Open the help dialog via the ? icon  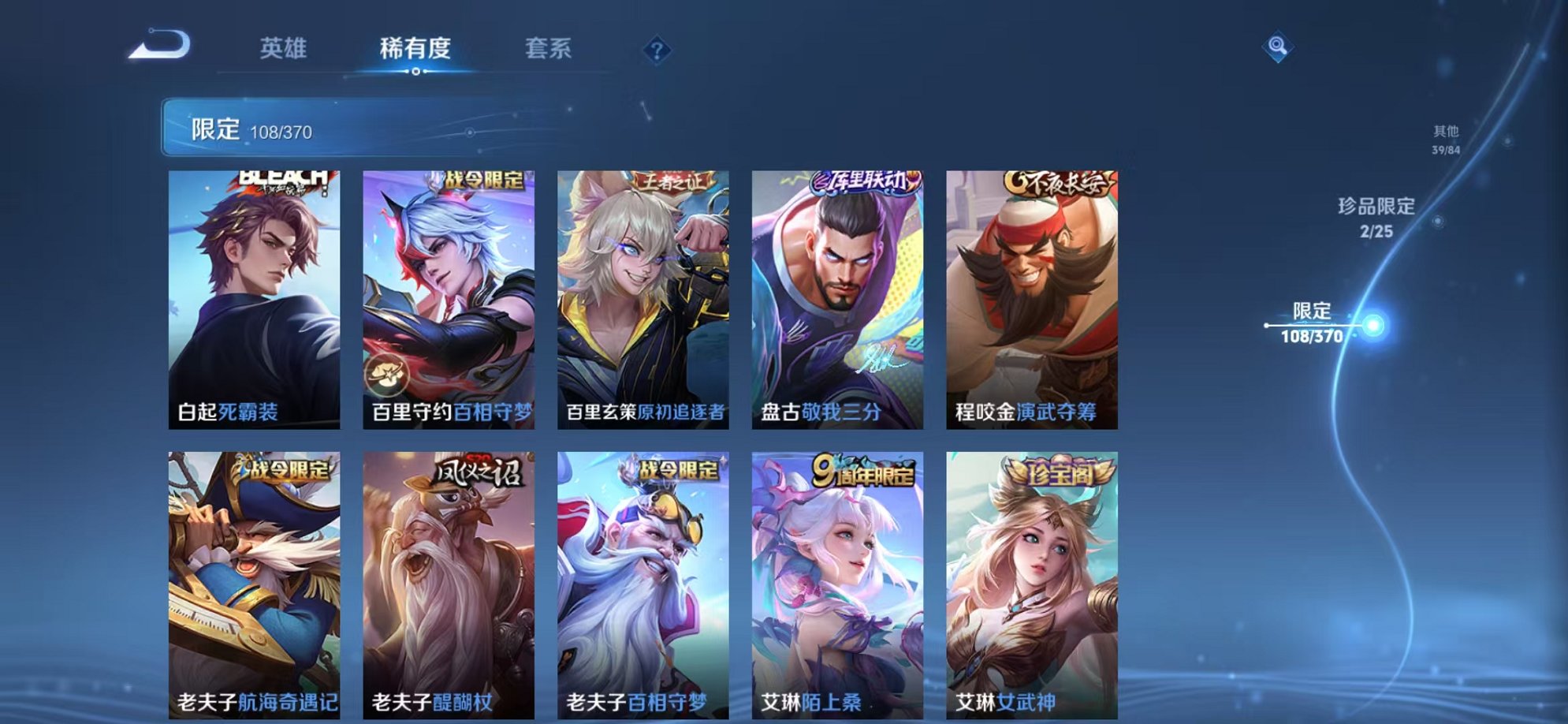657,51
